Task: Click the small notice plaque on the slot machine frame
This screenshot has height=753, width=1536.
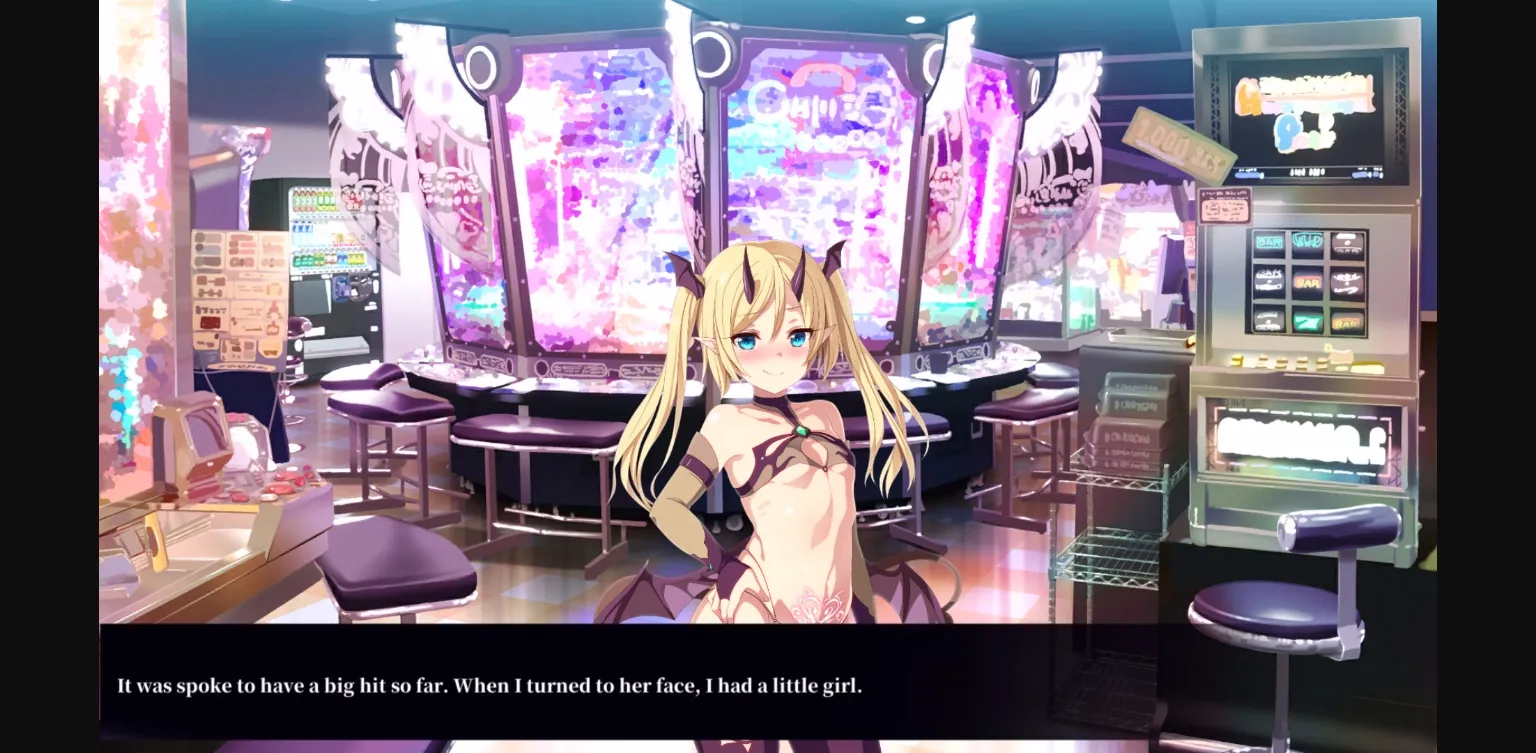Action: (1224, 205)
